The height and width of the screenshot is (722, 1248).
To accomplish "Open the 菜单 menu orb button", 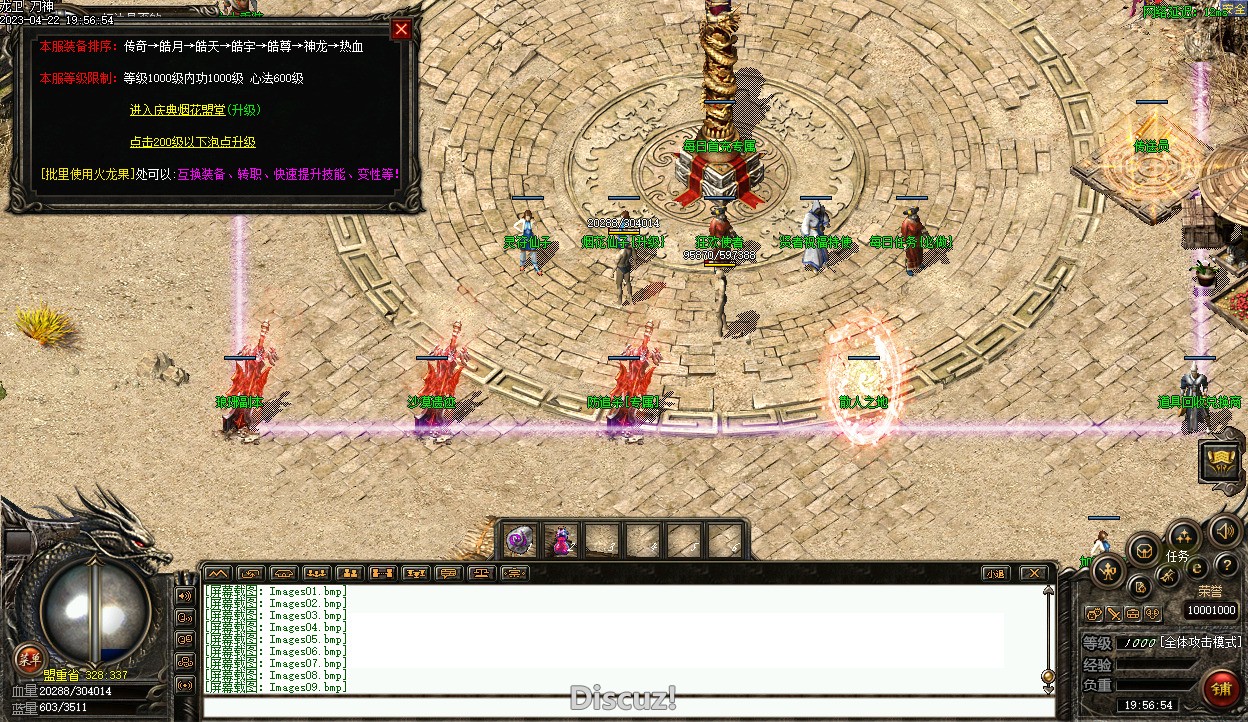I will point(28,658).
